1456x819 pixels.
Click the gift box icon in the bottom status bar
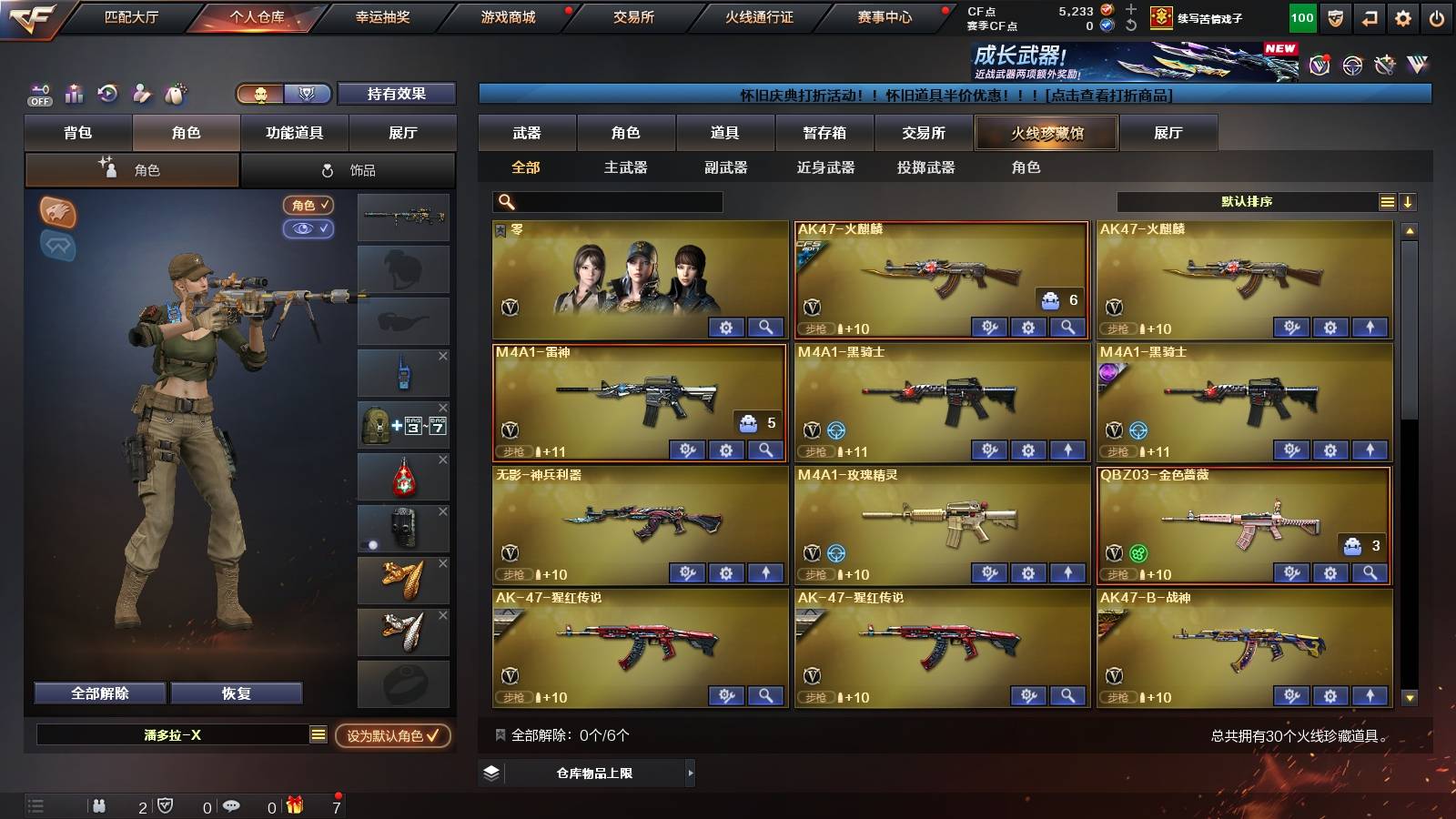coord(294,804)
